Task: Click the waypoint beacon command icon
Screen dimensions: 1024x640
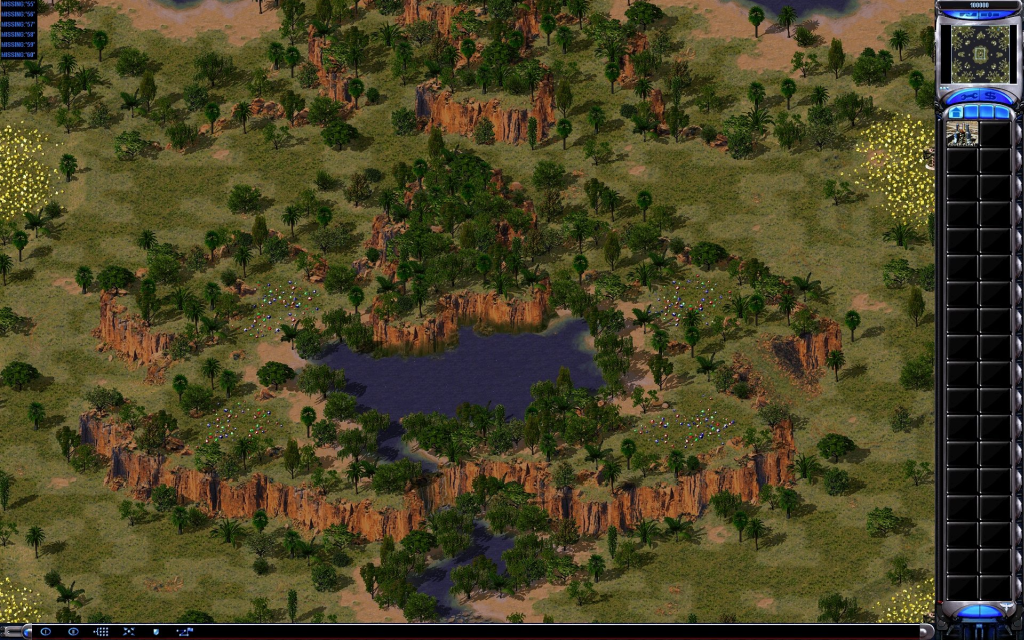Action: point(185,632)
